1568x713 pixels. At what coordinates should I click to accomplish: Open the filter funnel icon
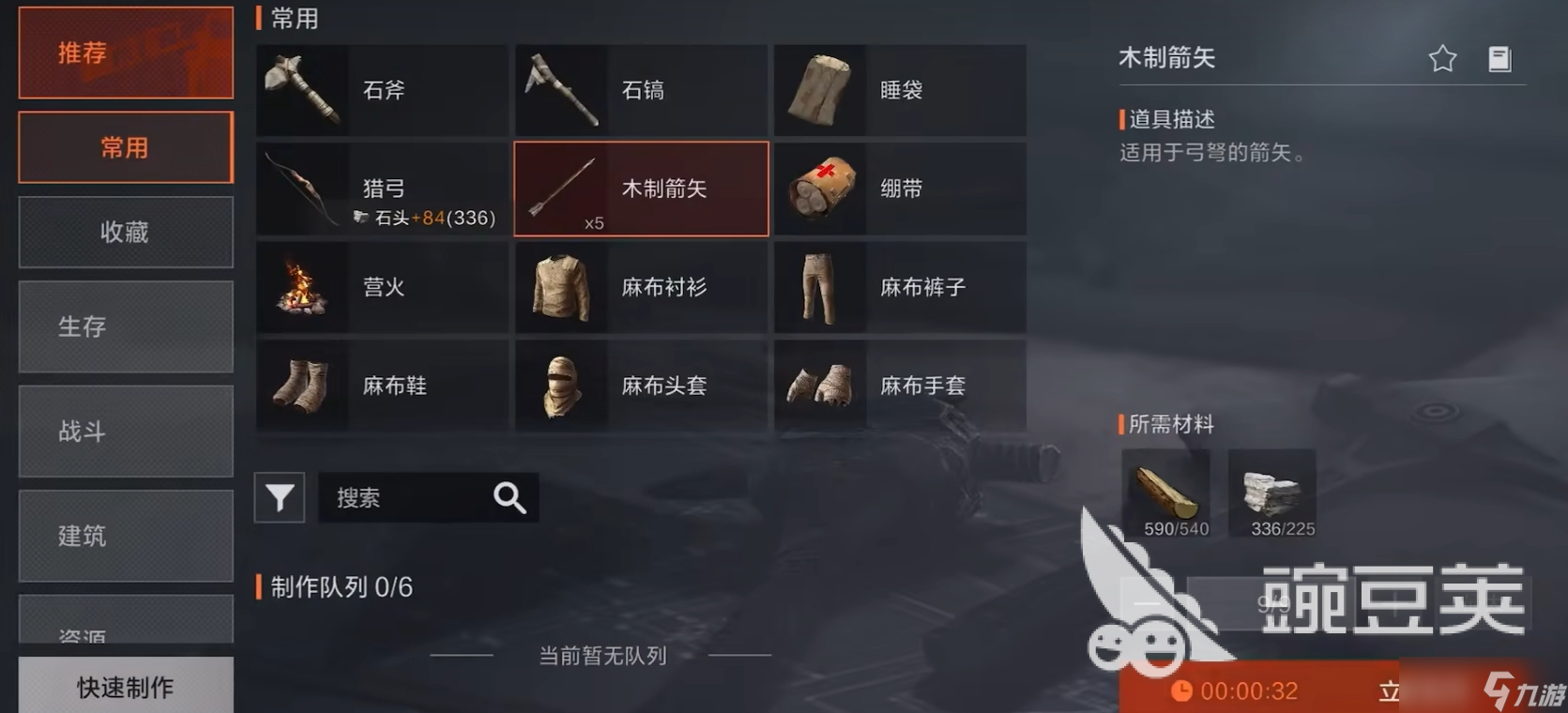[x=279, y=497]
